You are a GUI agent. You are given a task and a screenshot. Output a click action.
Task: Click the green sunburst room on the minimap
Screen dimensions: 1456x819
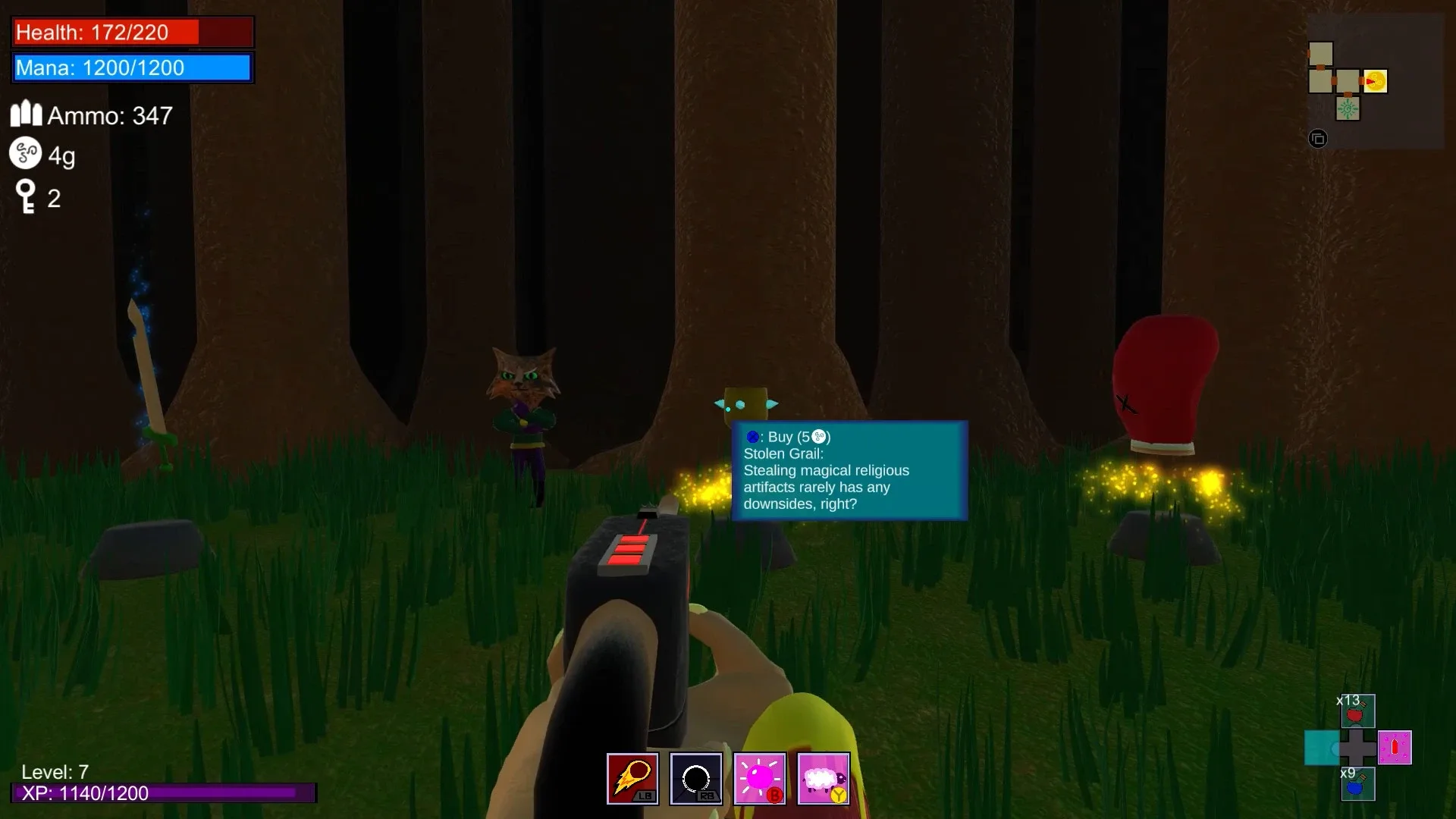point(1348,108)
